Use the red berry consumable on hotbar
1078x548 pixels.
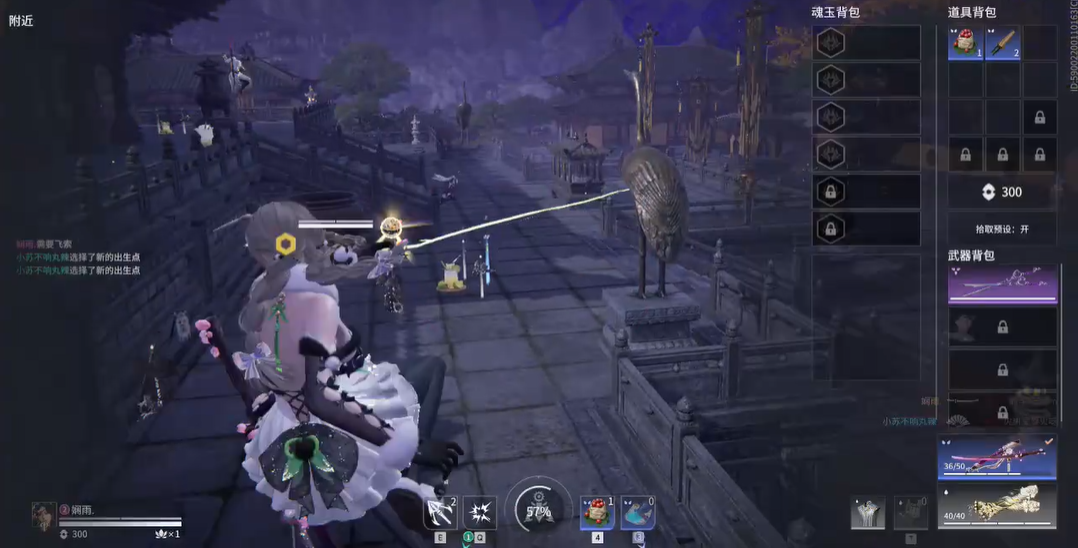(x=597, y=513)
